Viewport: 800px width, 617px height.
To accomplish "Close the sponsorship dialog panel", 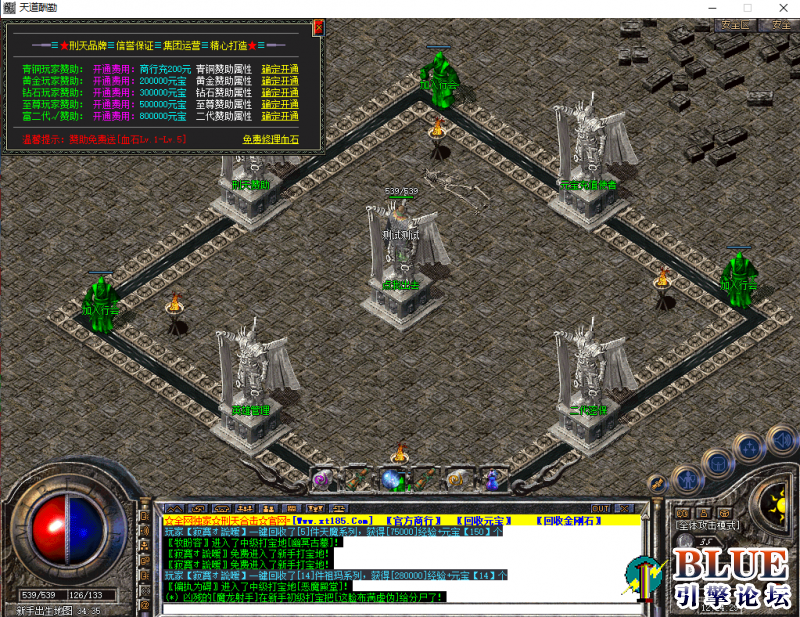I will pyautogui.click(x=318, y=28).
